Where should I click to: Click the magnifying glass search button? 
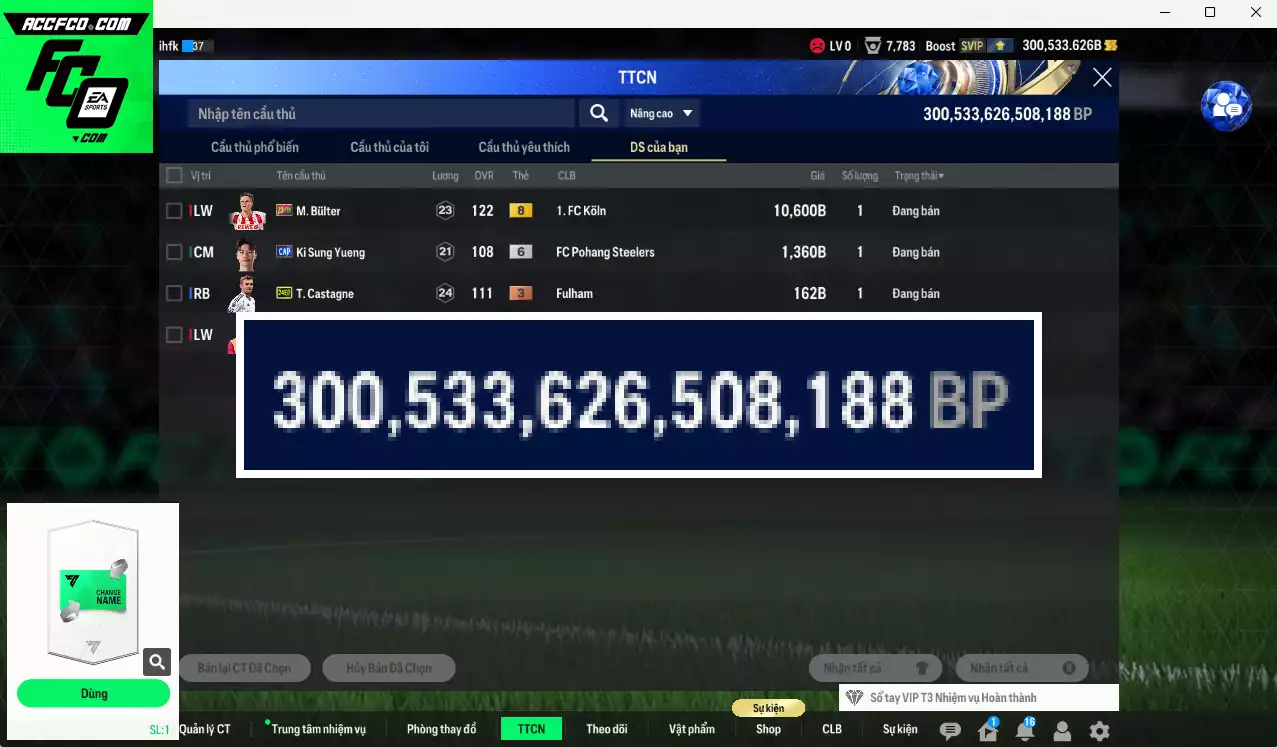[598, 114]
